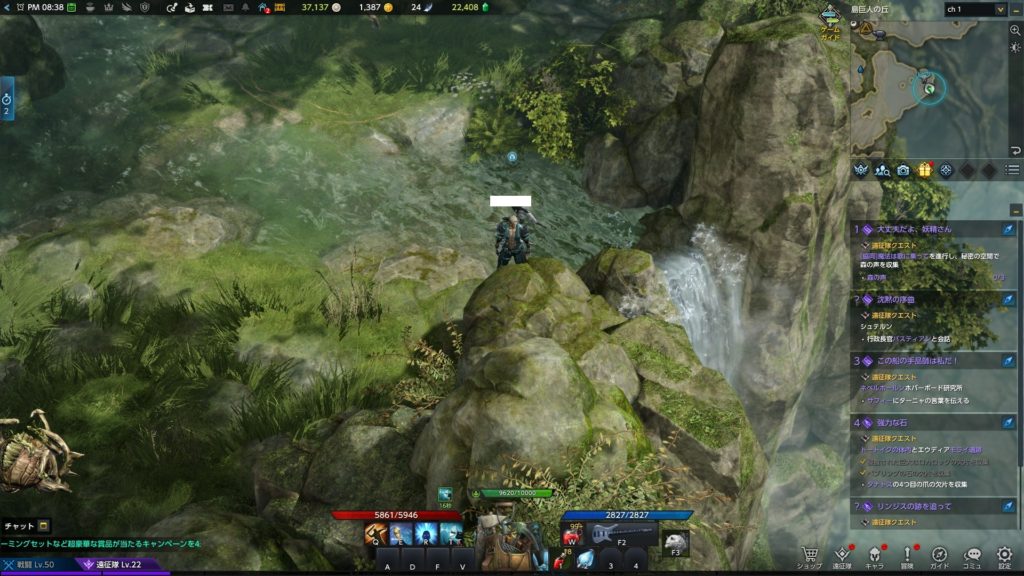The height and width of the screenshot is (576, 1024).
Task: Zoom the minimap with the magnifier button
Action: 1015,30
